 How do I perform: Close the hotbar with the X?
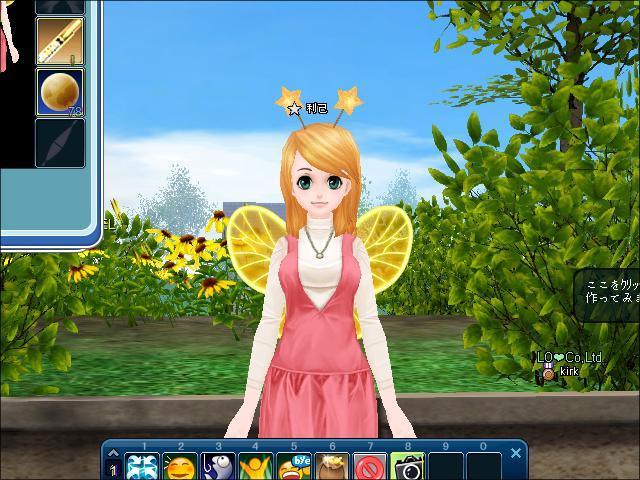pyautogui.click(x=516, y=453)
